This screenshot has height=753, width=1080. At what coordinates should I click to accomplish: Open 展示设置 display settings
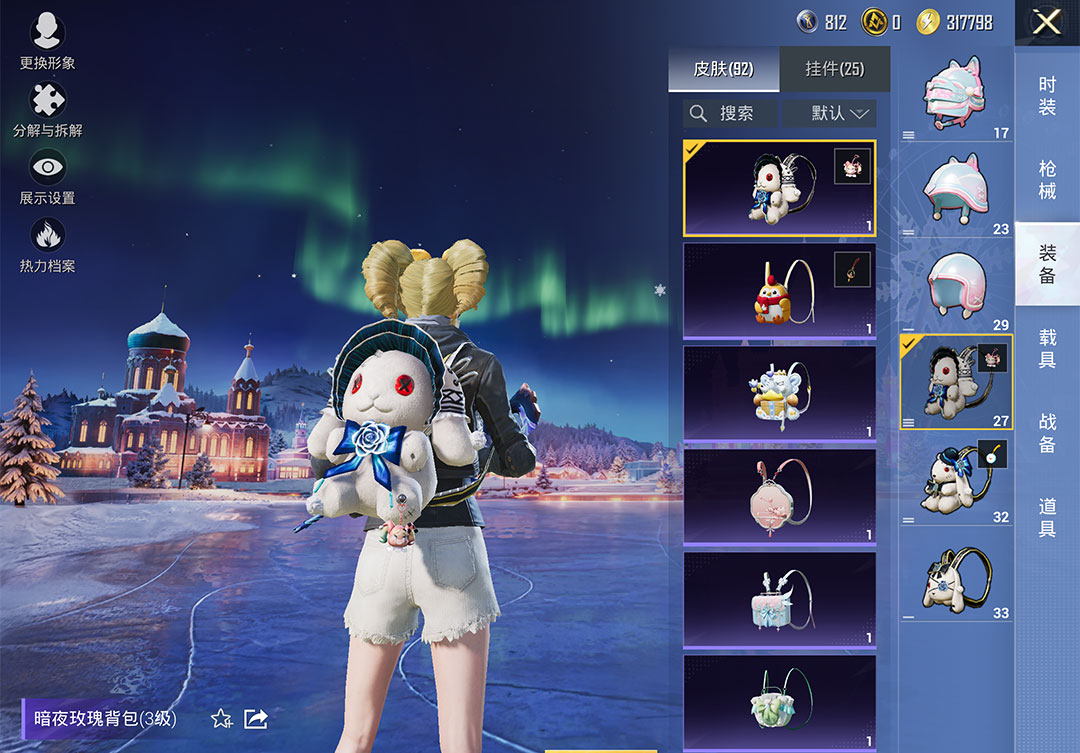tap(47, 177)
